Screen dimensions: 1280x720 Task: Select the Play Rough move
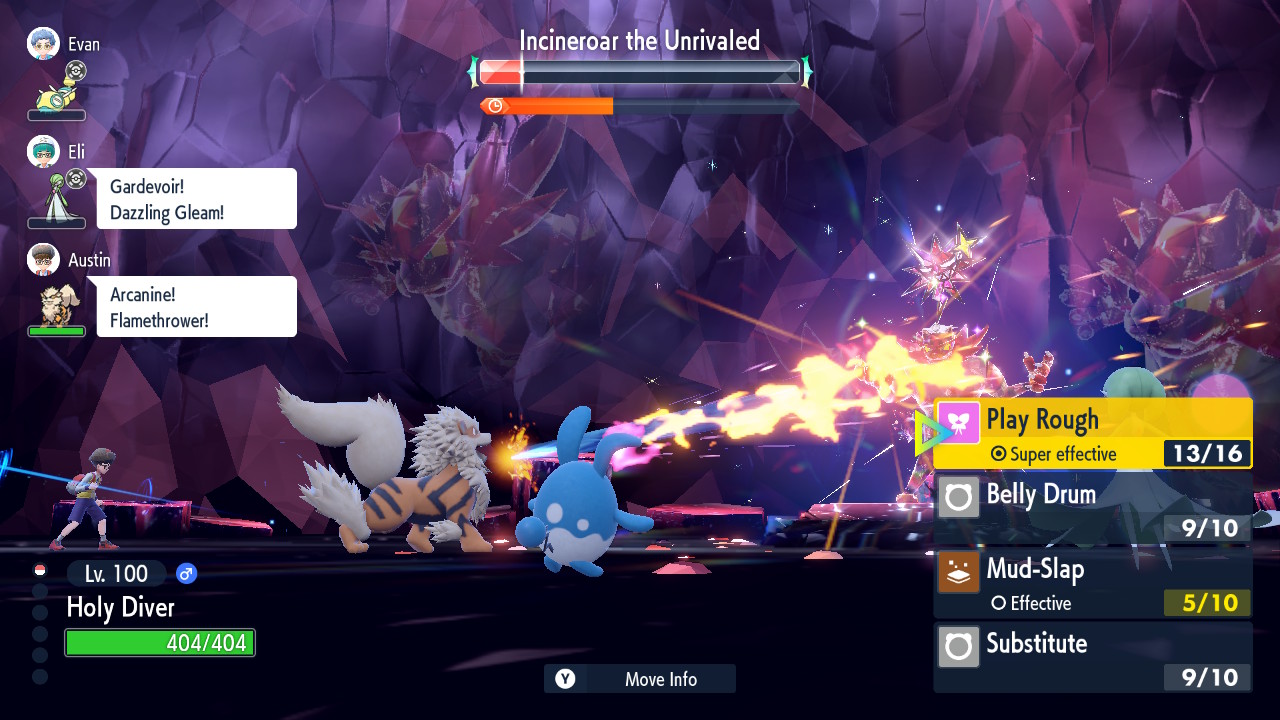[1092, 433]
